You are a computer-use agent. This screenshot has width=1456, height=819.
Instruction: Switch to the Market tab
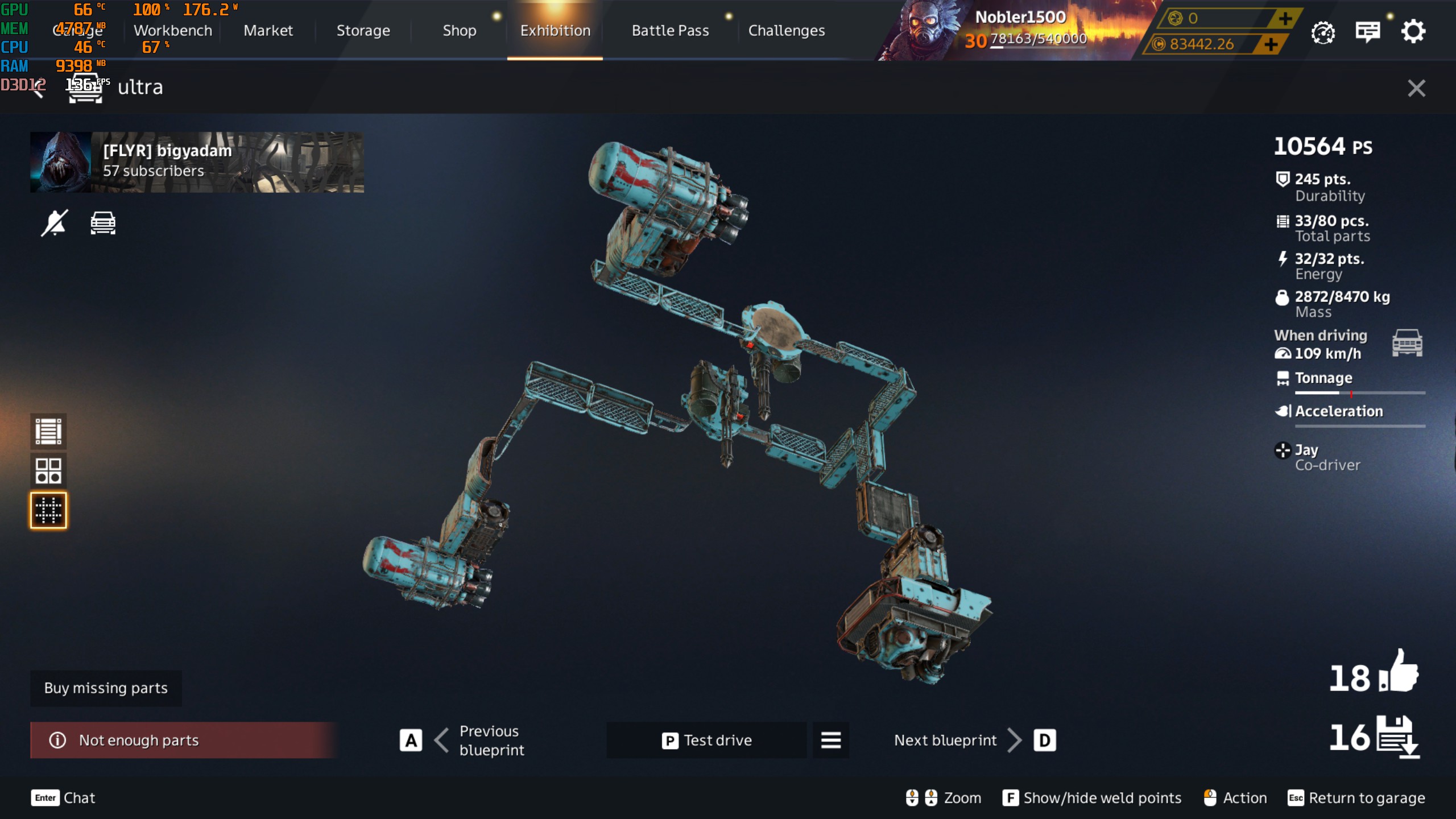(268, 31)
